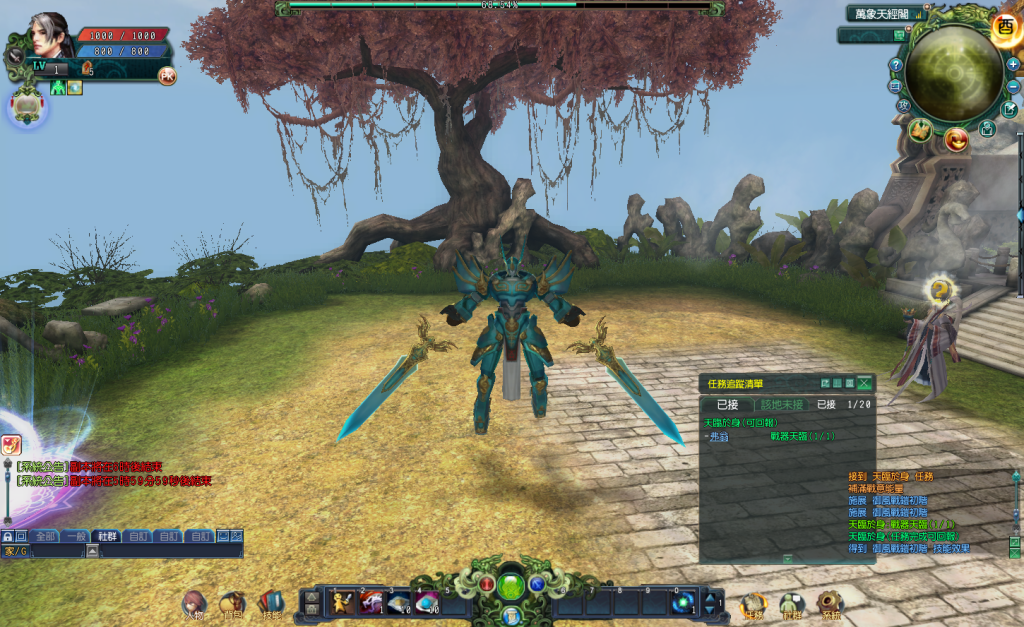The width and height of the screenshot is (1024, 627).
Task: Toggle the PK mode button
Action: click(166, 76)
